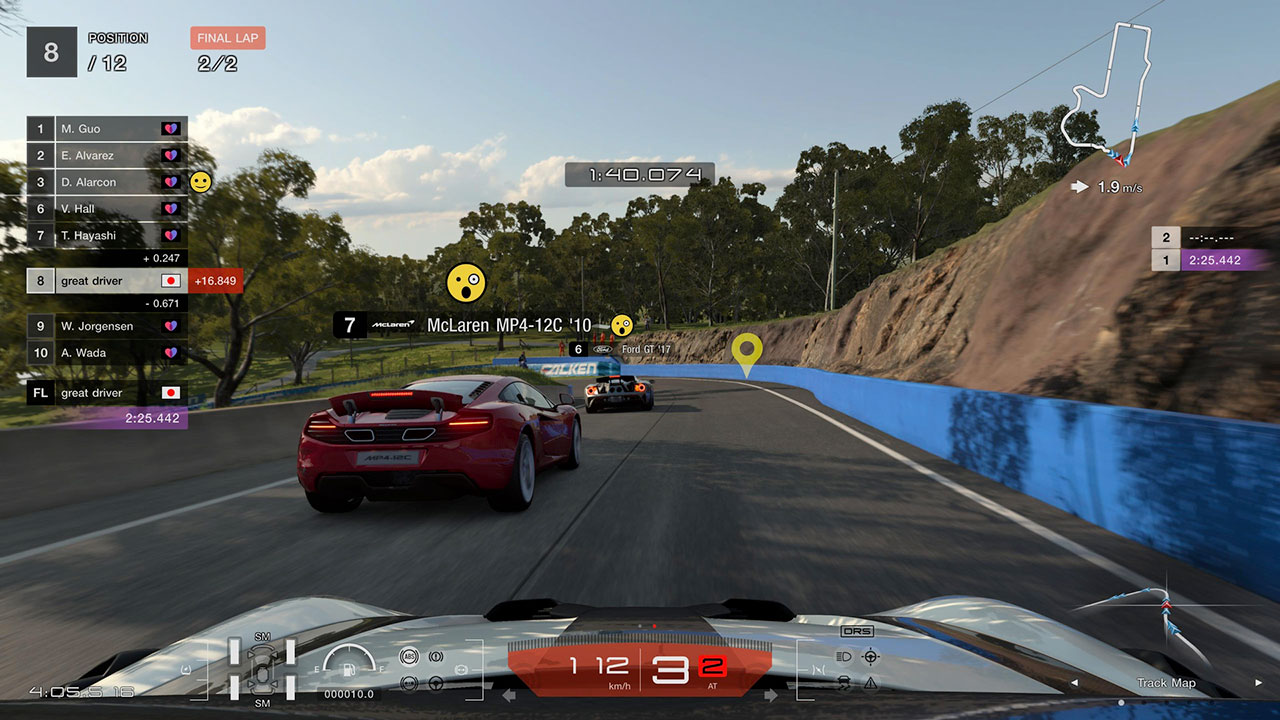The height and width of the screenshot is (720, 1280).
Task: Highlight the 'great driver' position 8 row
Action: tap(107, 281)
